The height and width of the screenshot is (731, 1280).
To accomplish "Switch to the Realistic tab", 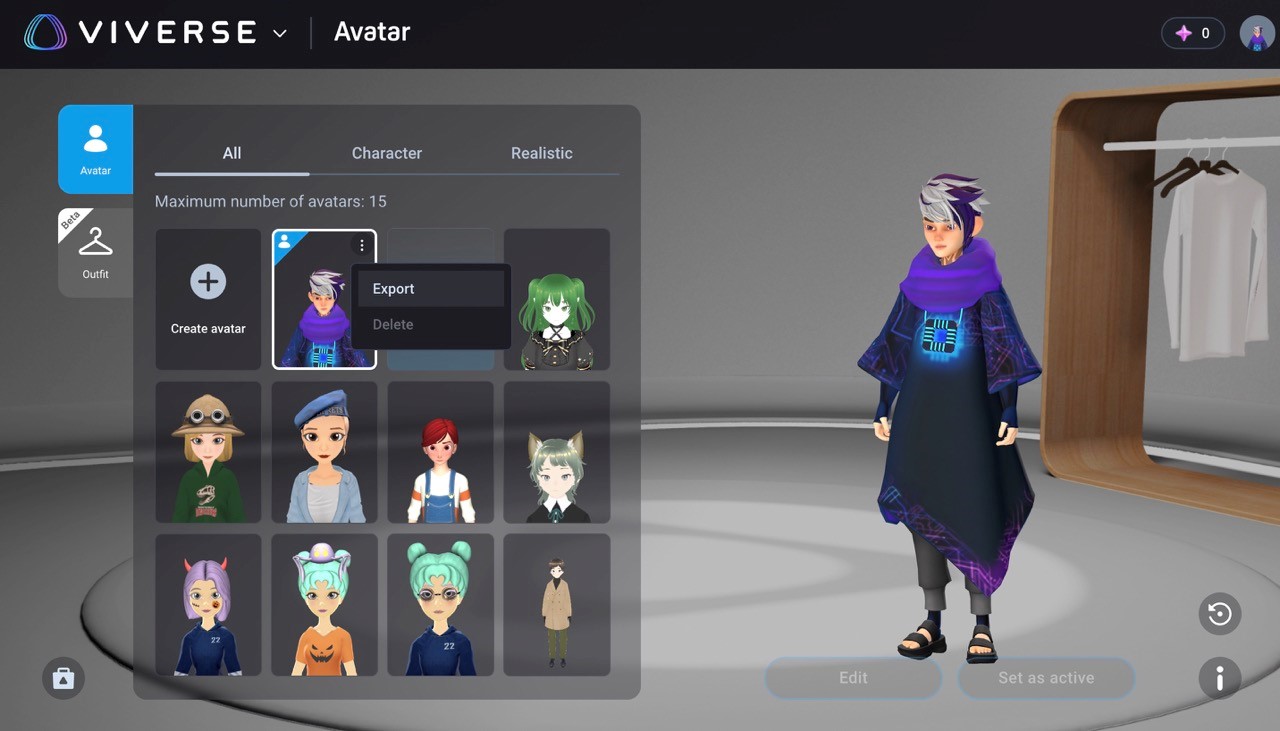I will 541,153.
